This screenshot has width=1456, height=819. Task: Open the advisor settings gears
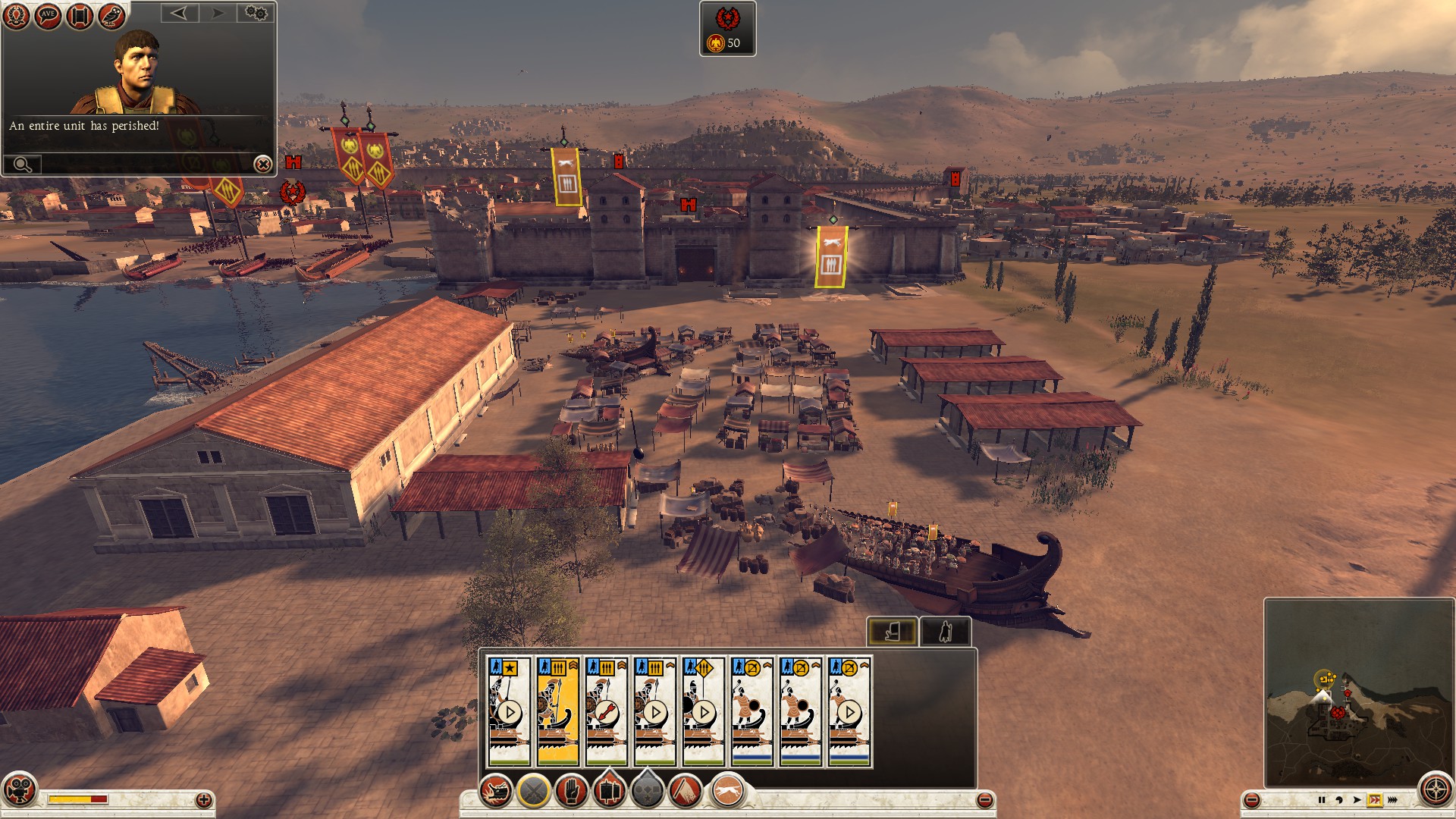point(256,13)
